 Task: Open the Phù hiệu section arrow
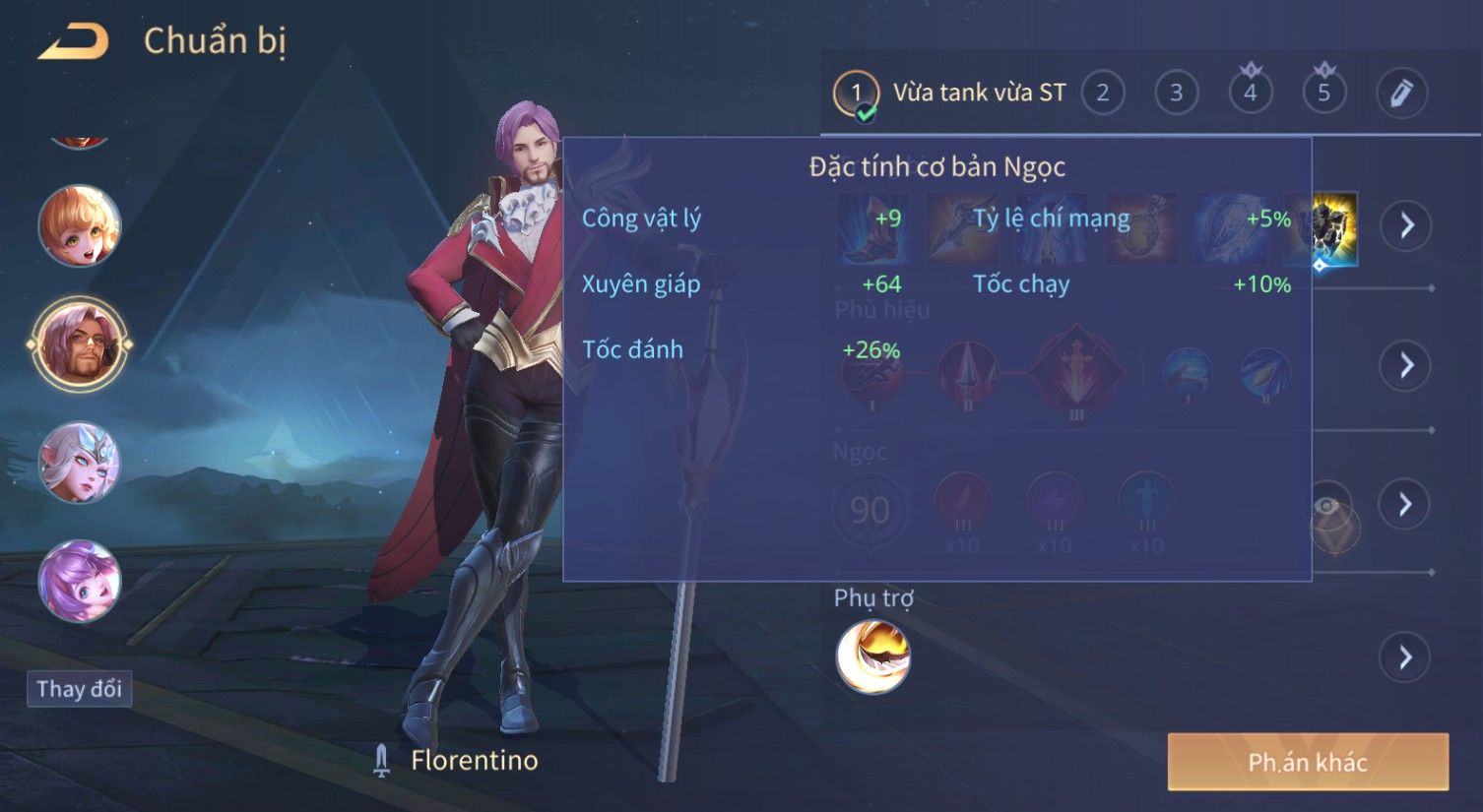click(1406, 365)
